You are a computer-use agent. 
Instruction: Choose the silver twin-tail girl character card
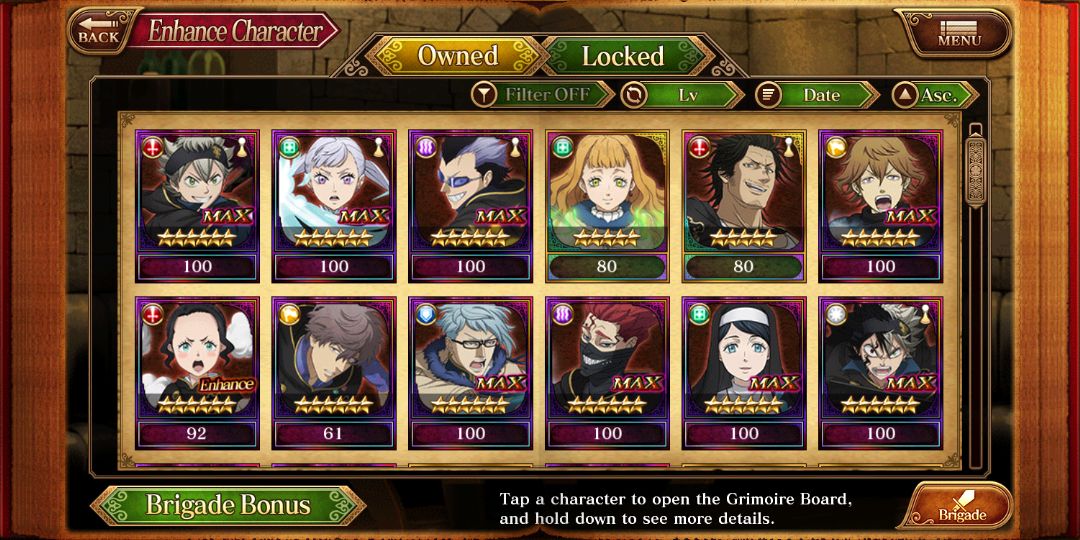334,205
